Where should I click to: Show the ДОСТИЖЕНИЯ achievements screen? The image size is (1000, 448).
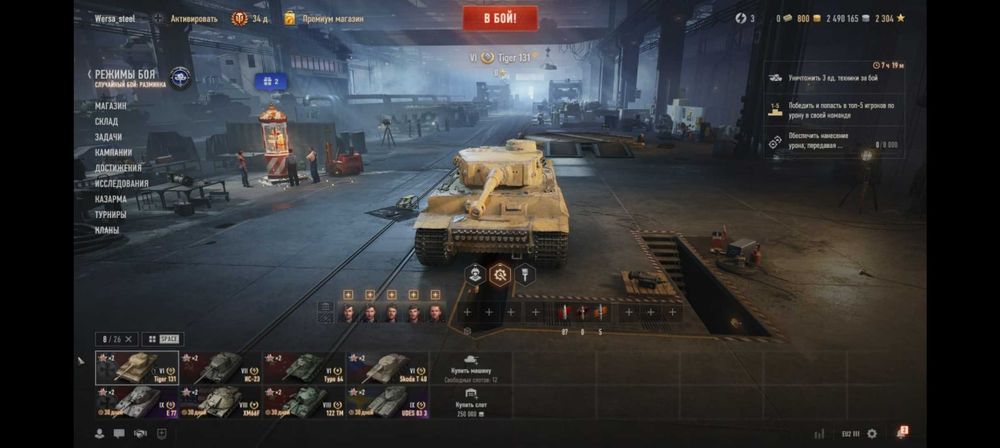(118, 168)
